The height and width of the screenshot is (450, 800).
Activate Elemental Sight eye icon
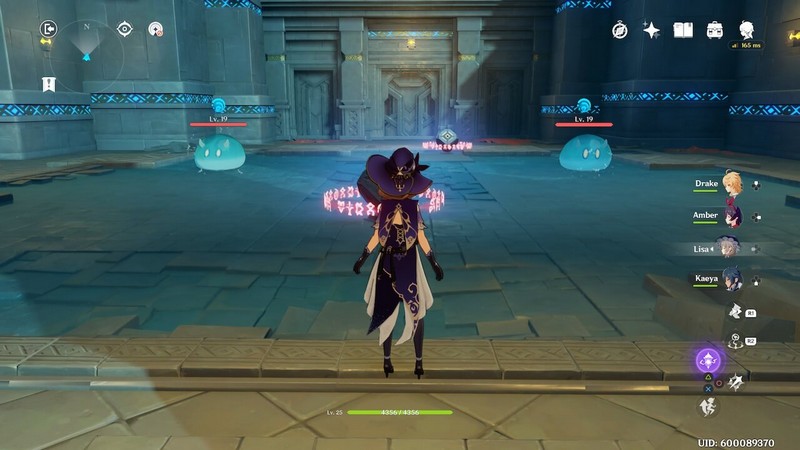click(x=125, y=29)
